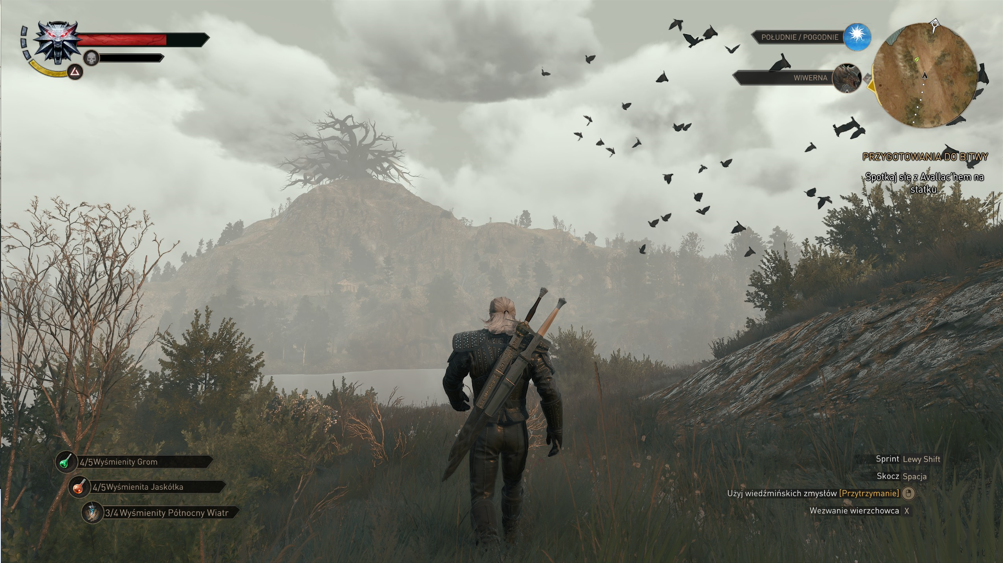The image size is (1003, 563).
Task: Select the Wiwerna target portrait
Action: (847, 78)
